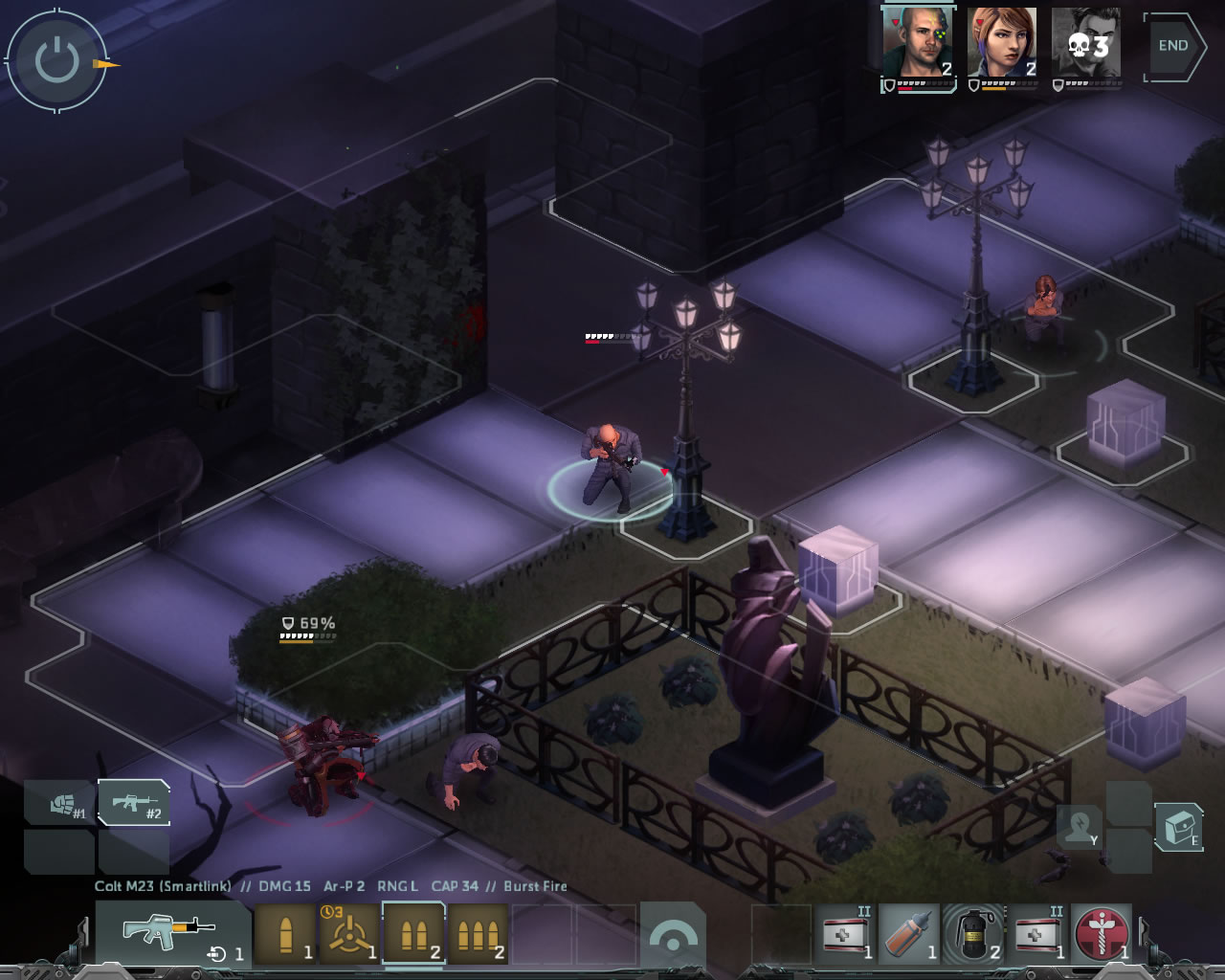Activate the cooldown aimed-shot ability
This screenshot has width=1225, height=980.
point(349,934)
